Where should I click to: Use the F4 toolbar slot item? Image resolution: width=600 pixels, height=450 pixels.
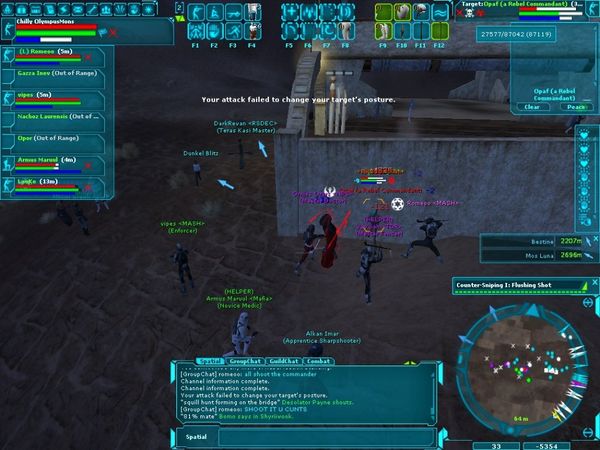pyautogui.click(x=251, y=31)
